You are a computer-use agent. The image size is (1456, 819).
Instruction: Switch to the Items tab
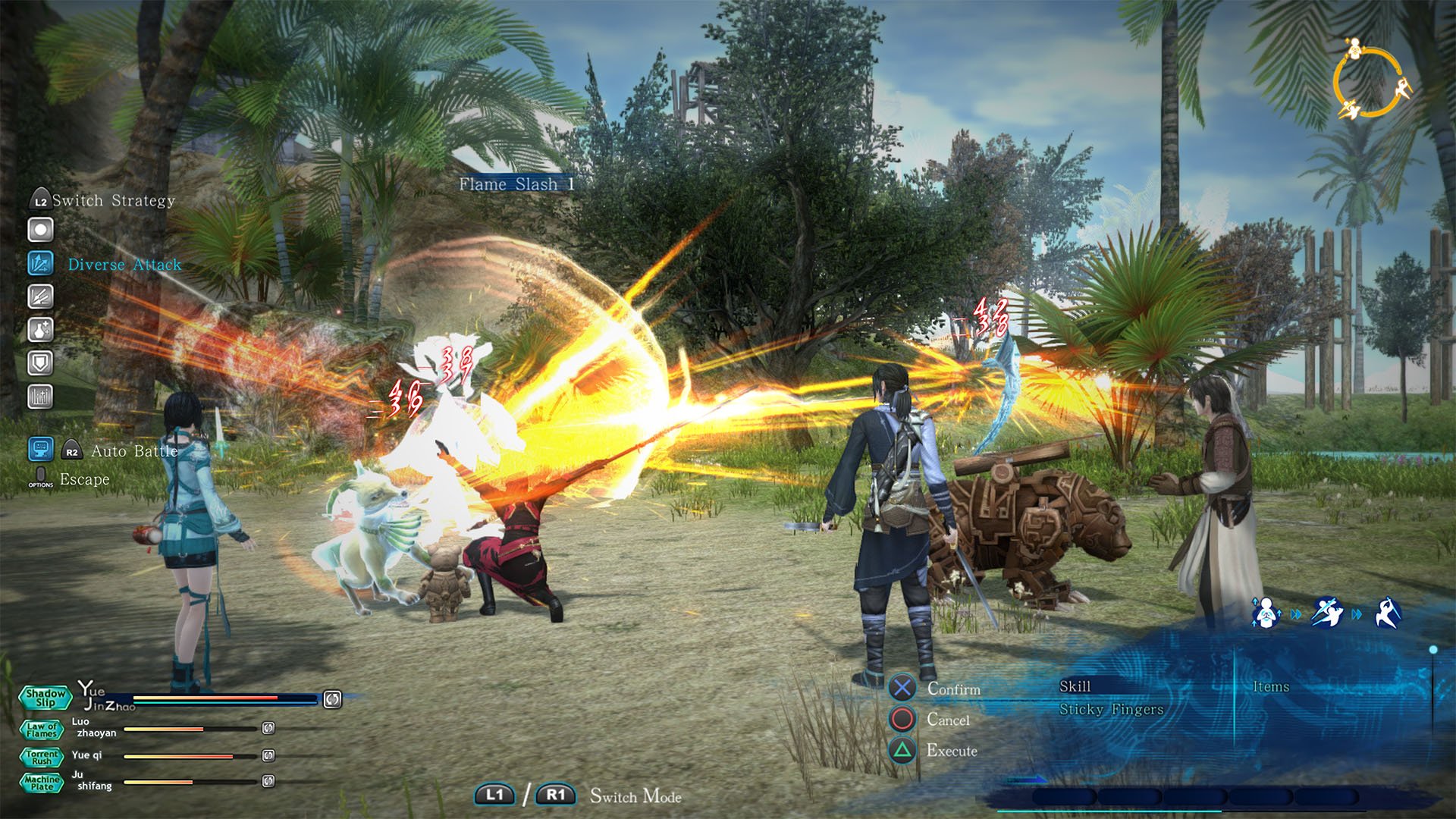click(x=1272, y=687)
